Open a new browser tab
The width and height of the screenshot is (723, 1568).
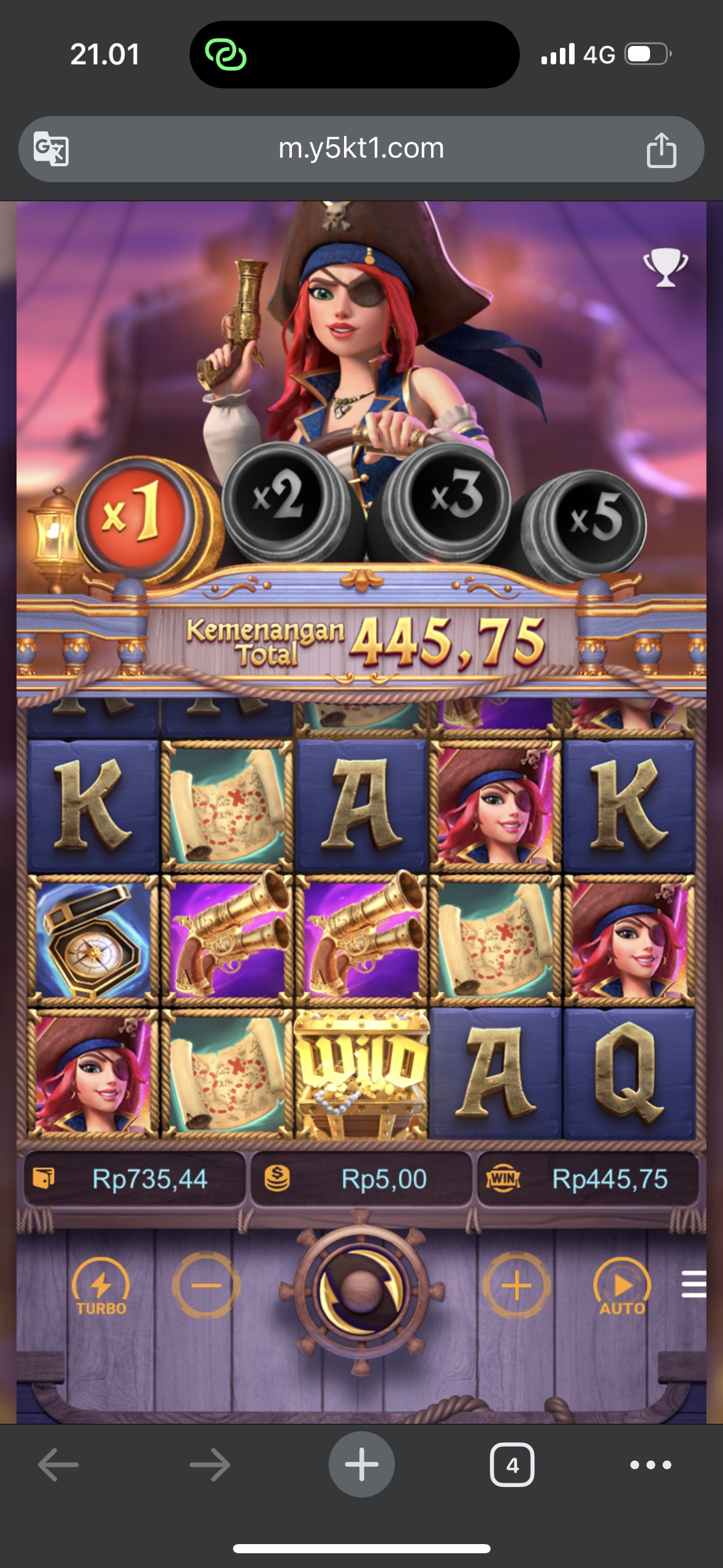(361, 1464)
